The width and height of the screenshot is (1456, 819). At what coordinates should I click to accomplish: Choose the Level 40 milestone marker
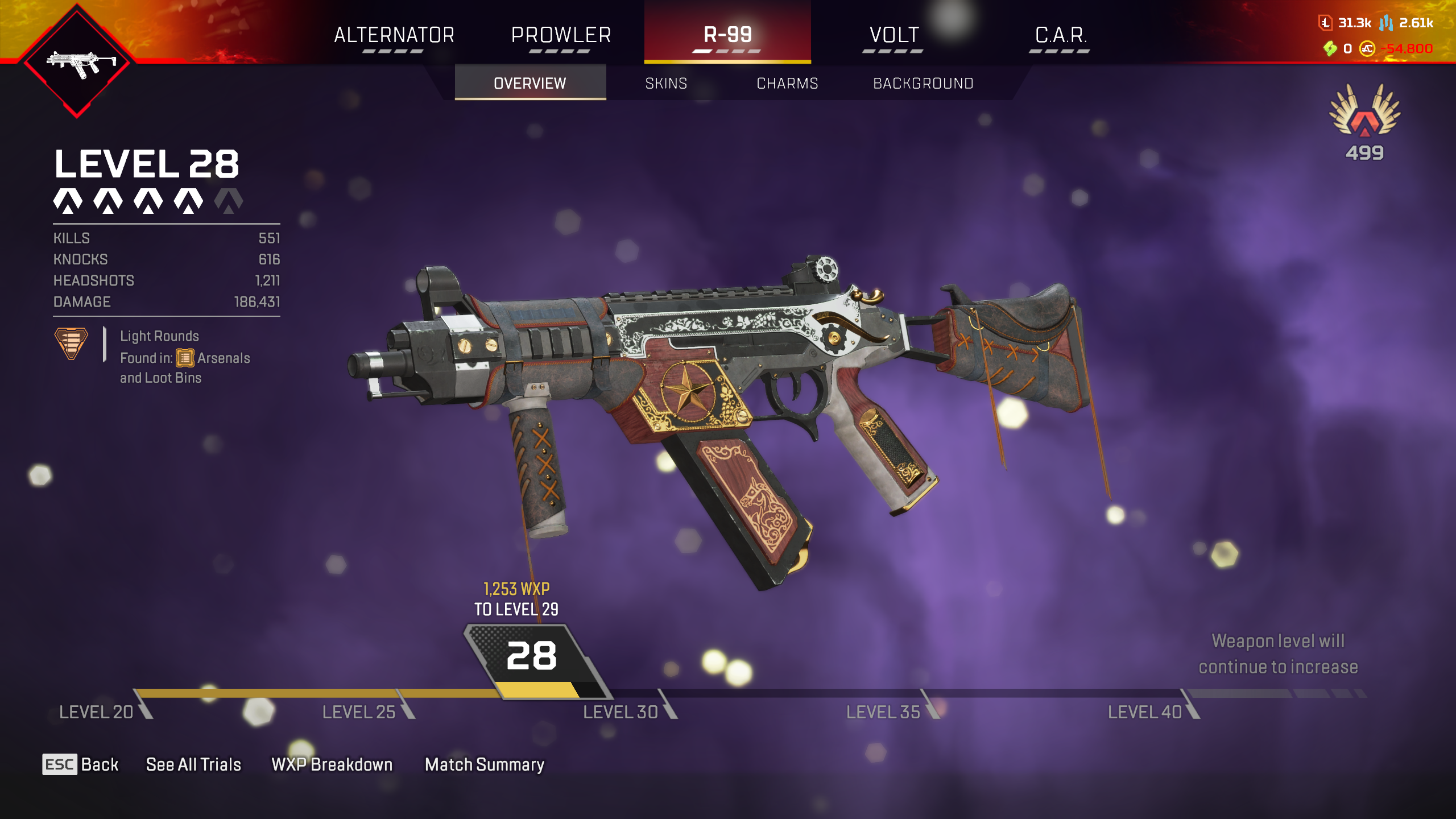coord(1145,712)
